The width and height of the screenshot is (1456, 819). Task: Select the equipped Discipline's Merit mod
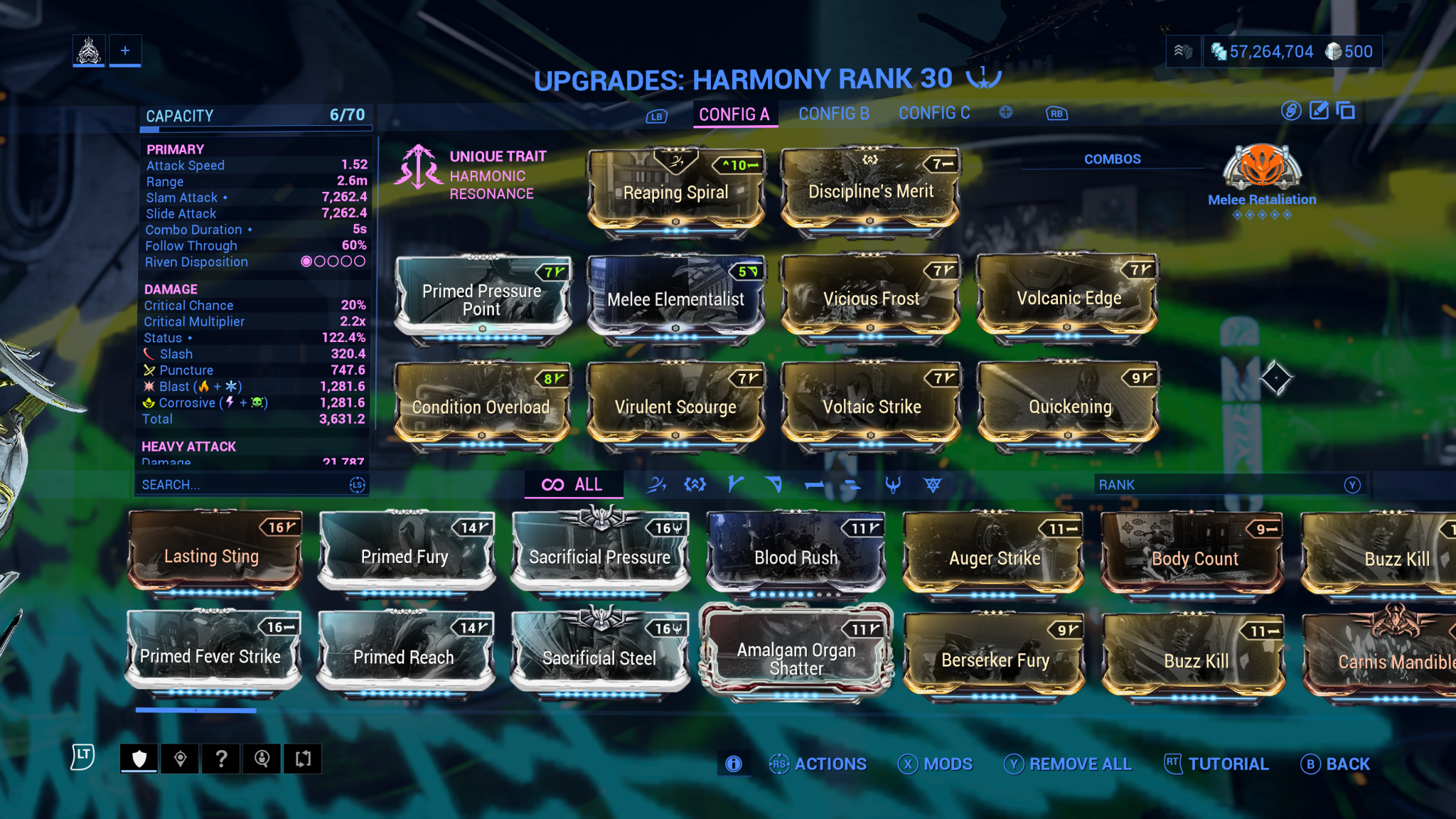870,192
